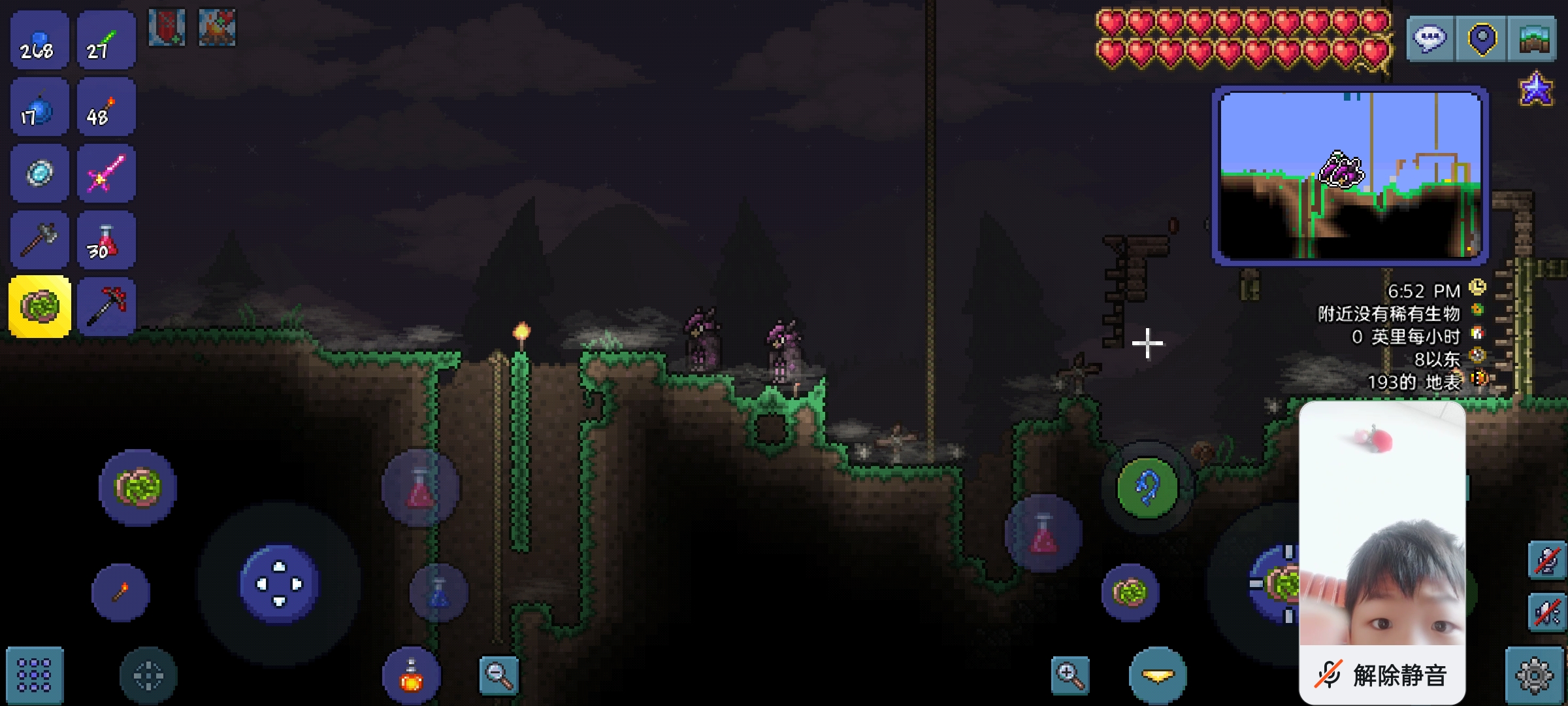1568x706 pixels.
Task: Select the magic mirror hotbar slot
Action: tap(39, 173)
